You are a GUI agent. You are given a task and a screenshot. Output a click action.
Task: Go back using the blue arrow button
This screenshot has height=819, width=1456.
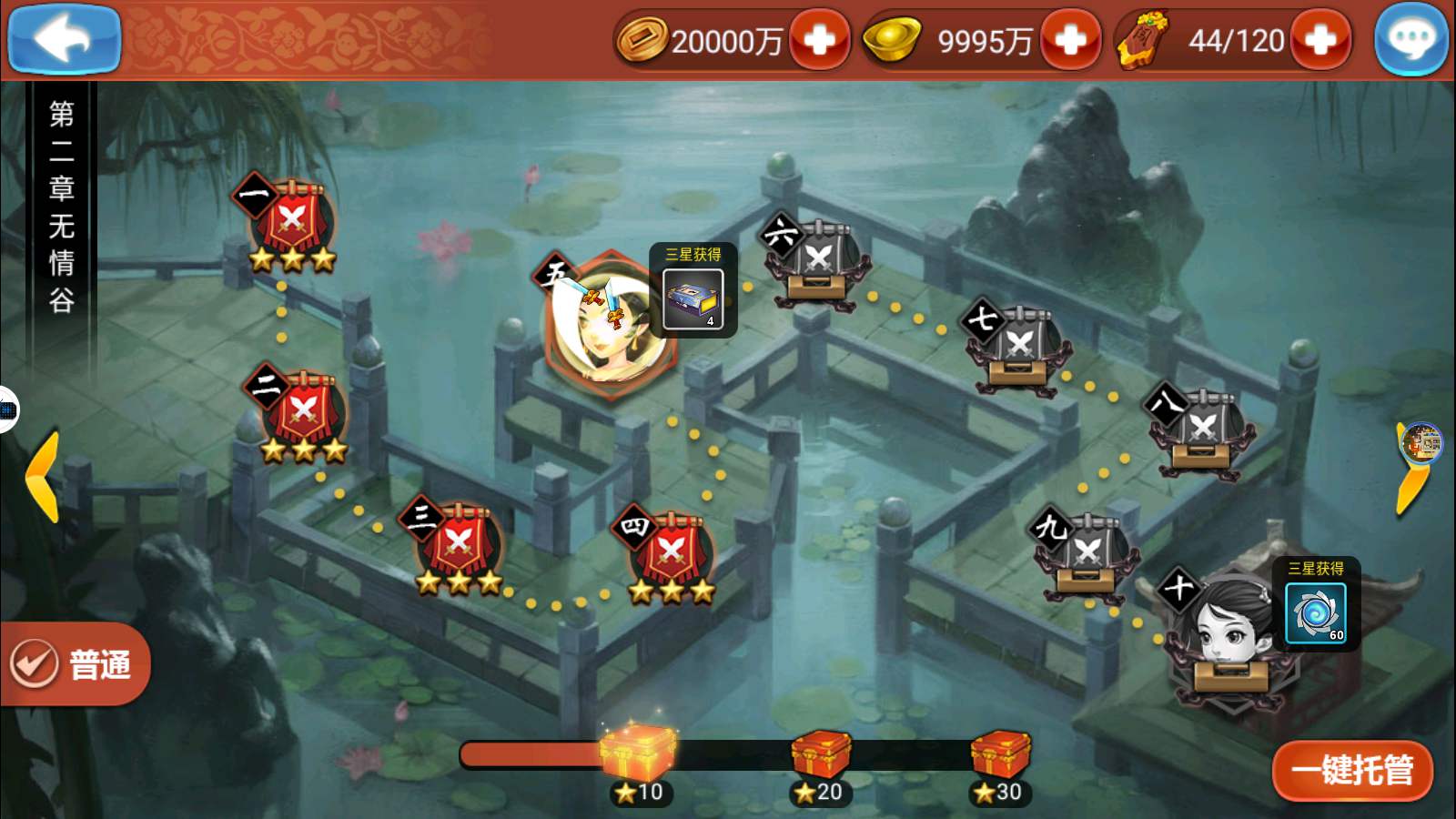64,38
